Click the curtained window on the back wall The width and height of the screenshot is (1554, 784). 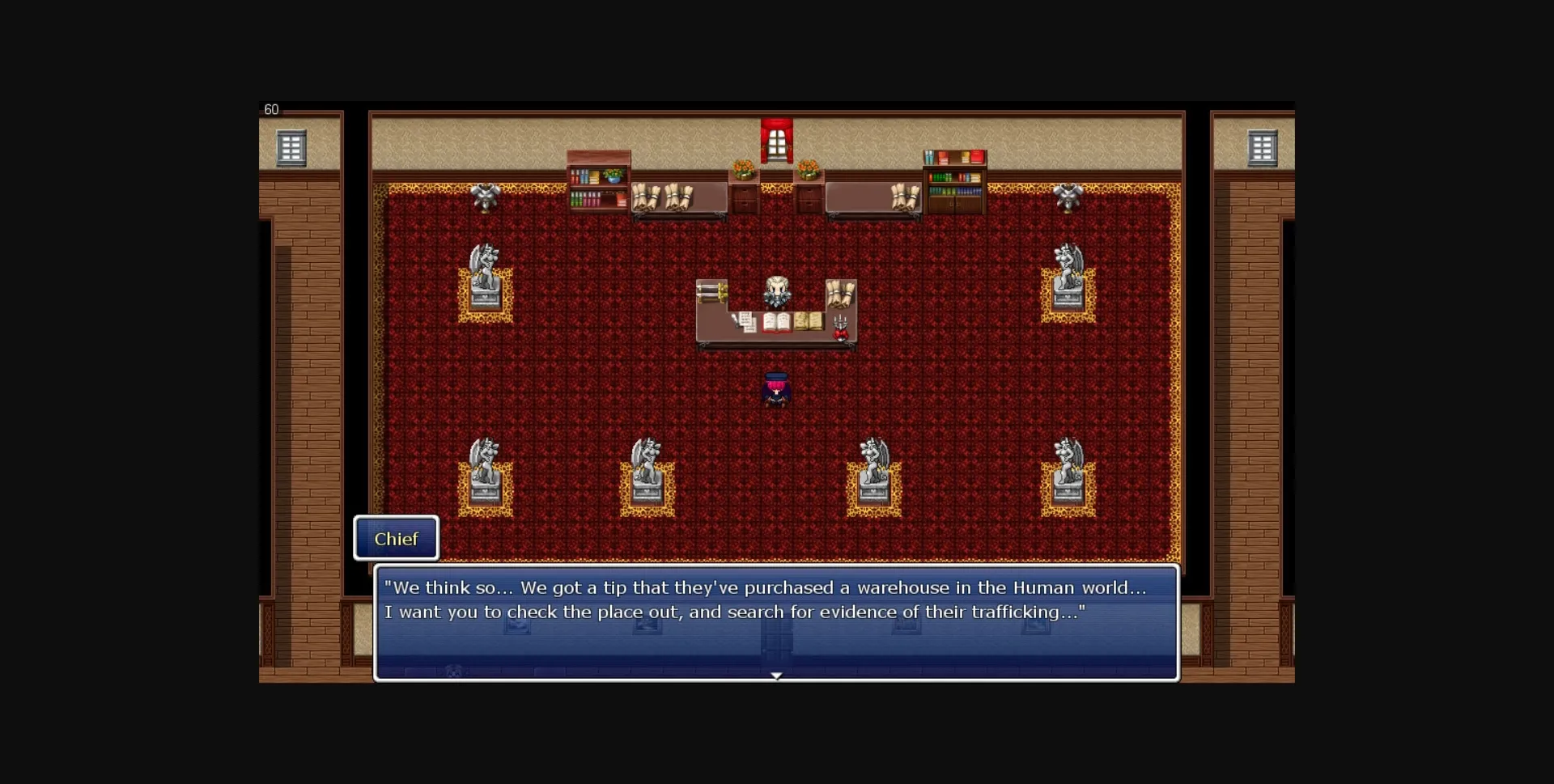point(779,139)
